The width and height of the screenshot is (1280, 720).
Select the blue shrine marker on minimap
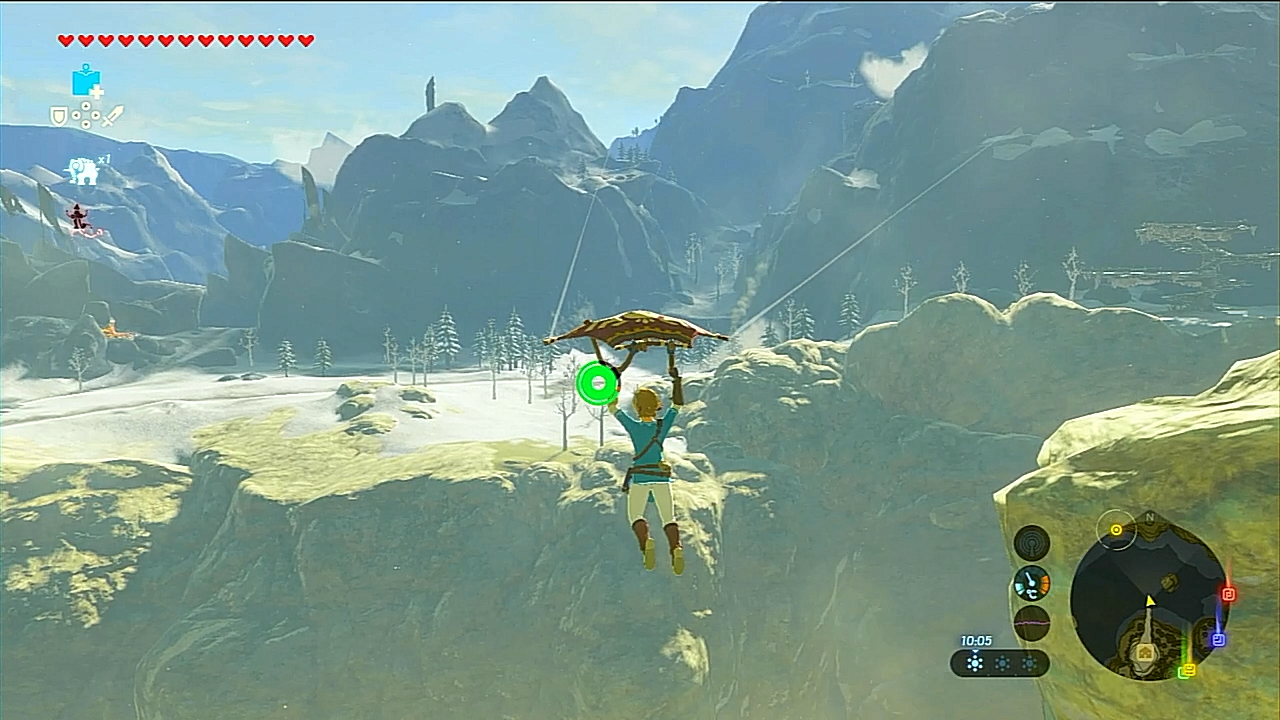click(x=1218, y=639)
